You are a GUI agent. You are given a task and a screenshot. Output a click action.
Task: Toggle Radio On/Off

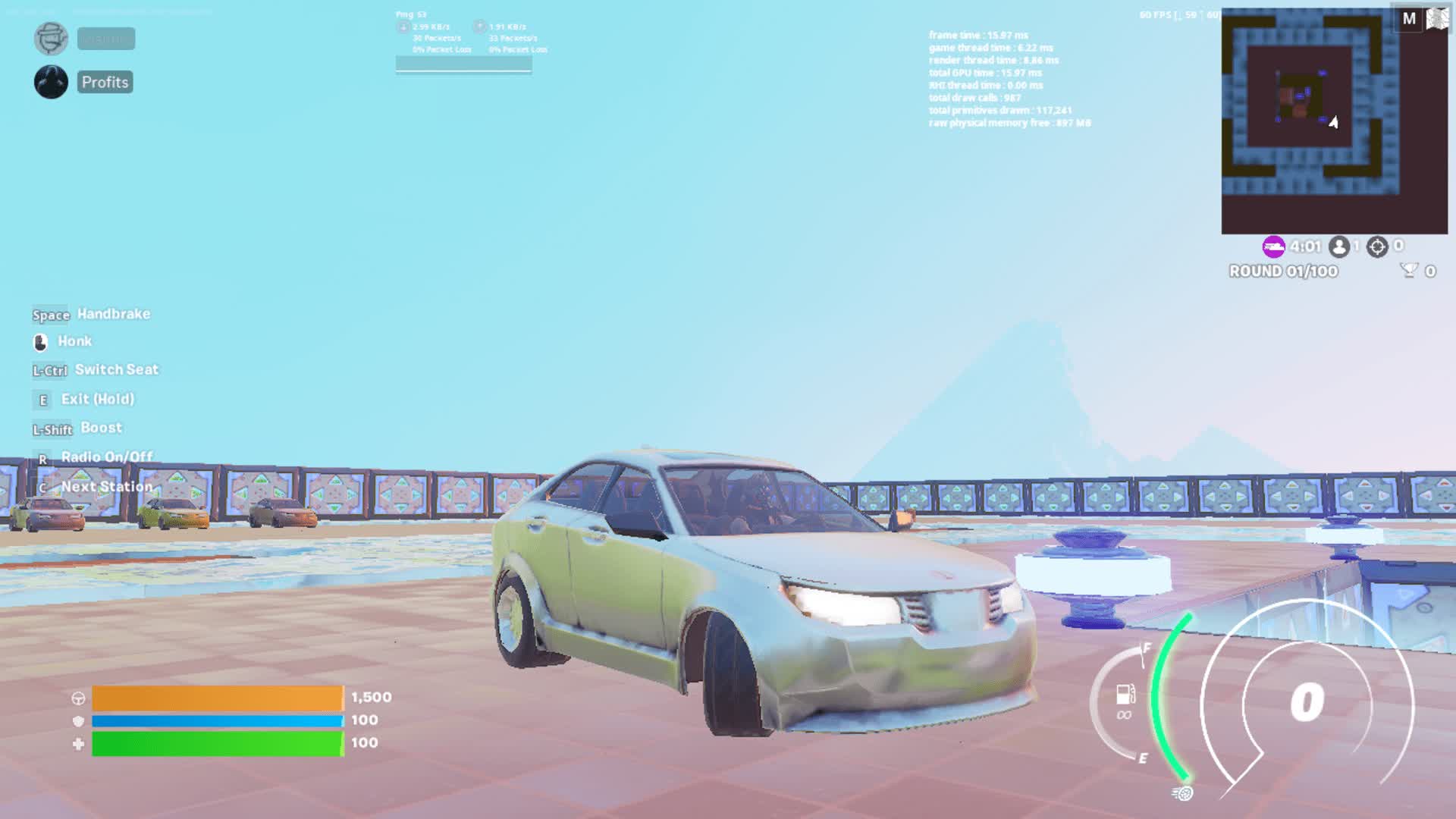pos(107,457)
